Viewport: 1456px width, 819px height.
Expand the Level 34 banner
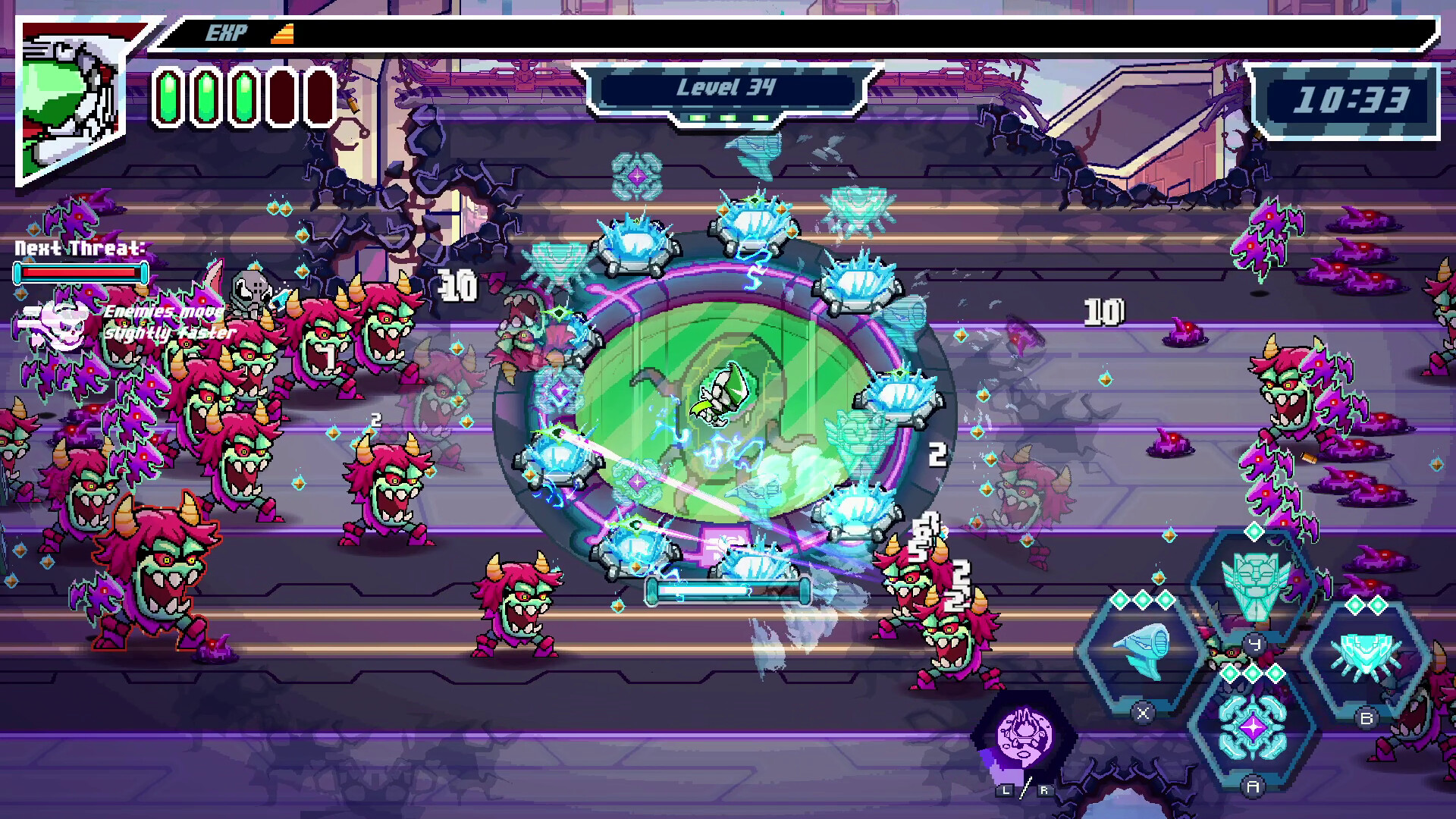(x=726, y=89)
